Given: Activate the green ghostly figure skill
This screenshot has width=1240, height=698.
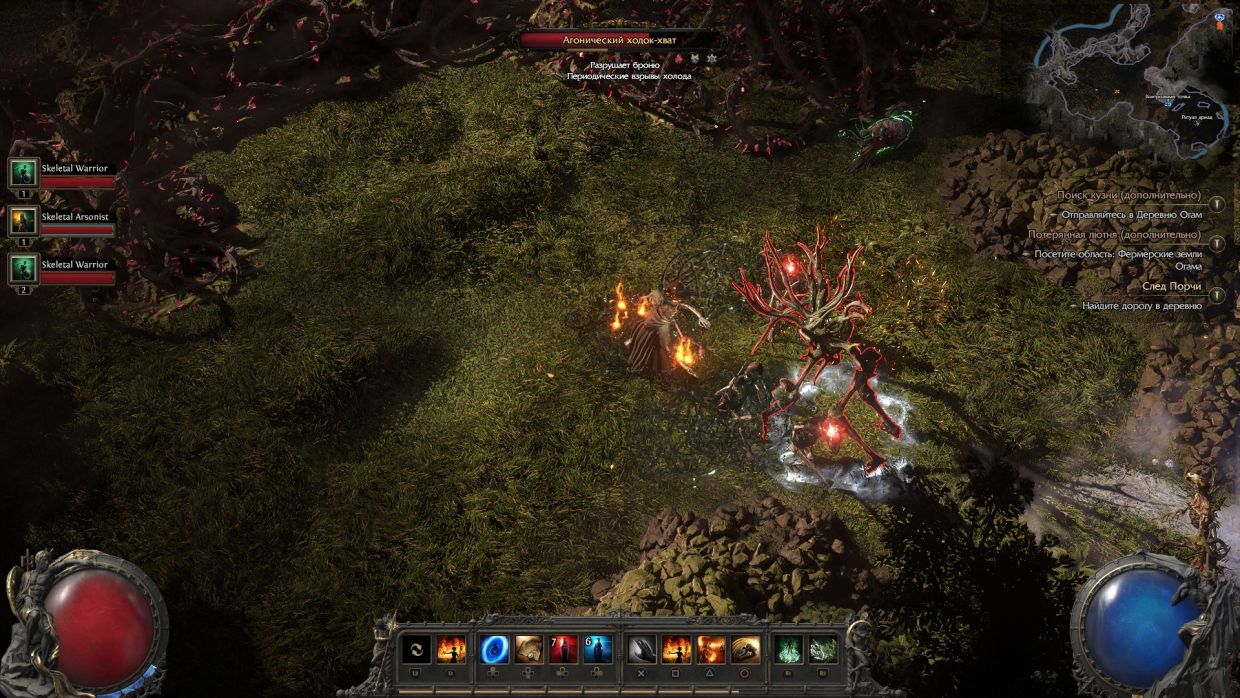Looking at the screenshot, I should [789, 649].
